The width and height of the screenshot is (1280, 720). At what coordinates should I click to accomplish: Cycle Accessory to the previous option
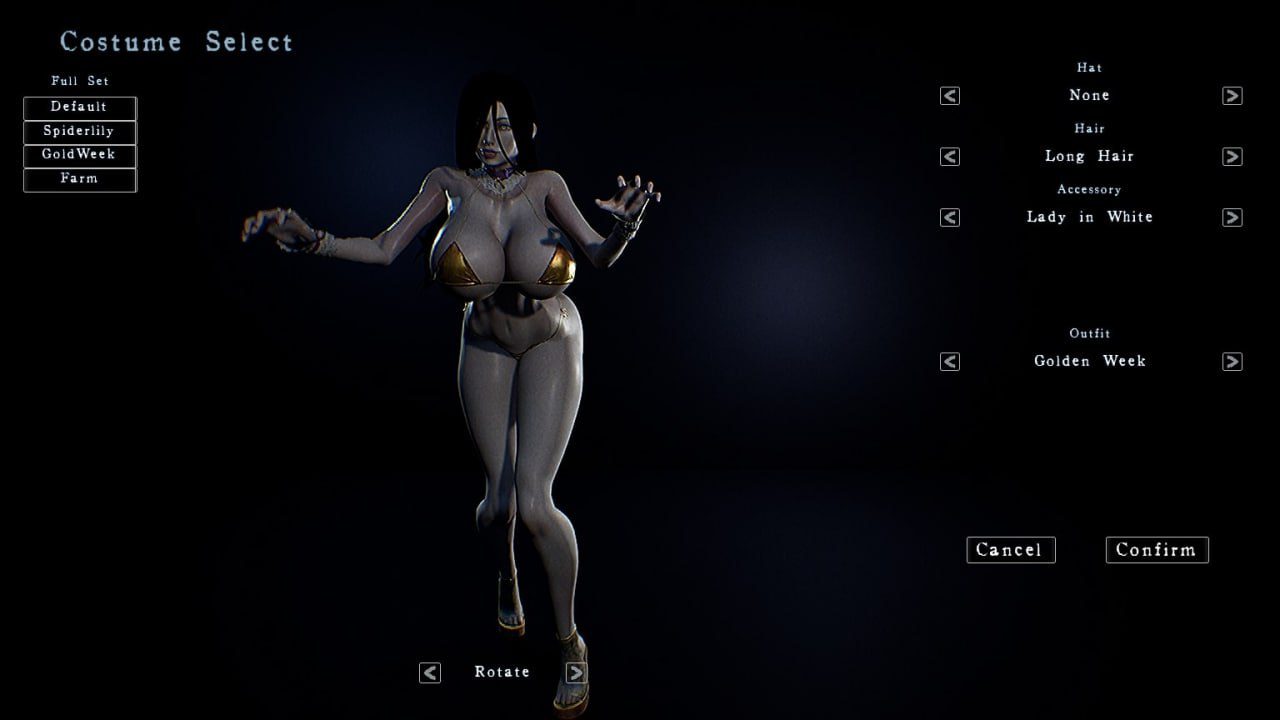point(950,217)
